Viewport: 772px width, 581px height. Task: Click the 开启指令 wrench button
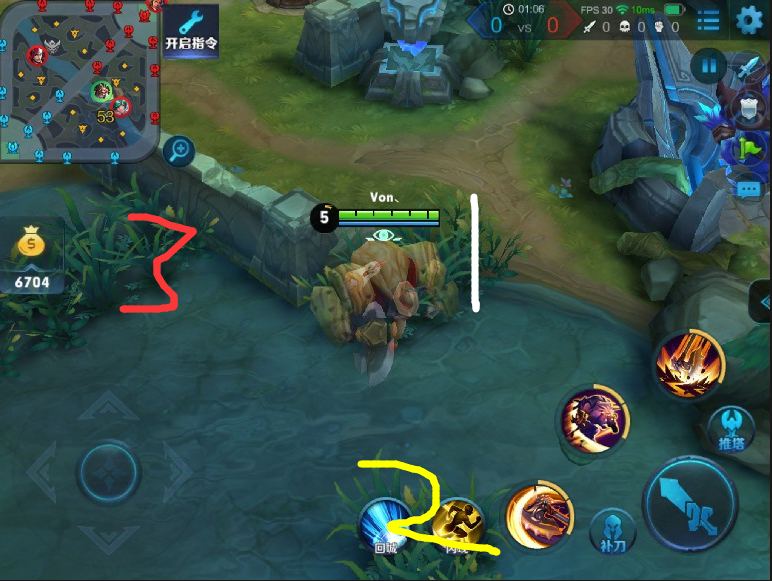[x=191, y=30]
